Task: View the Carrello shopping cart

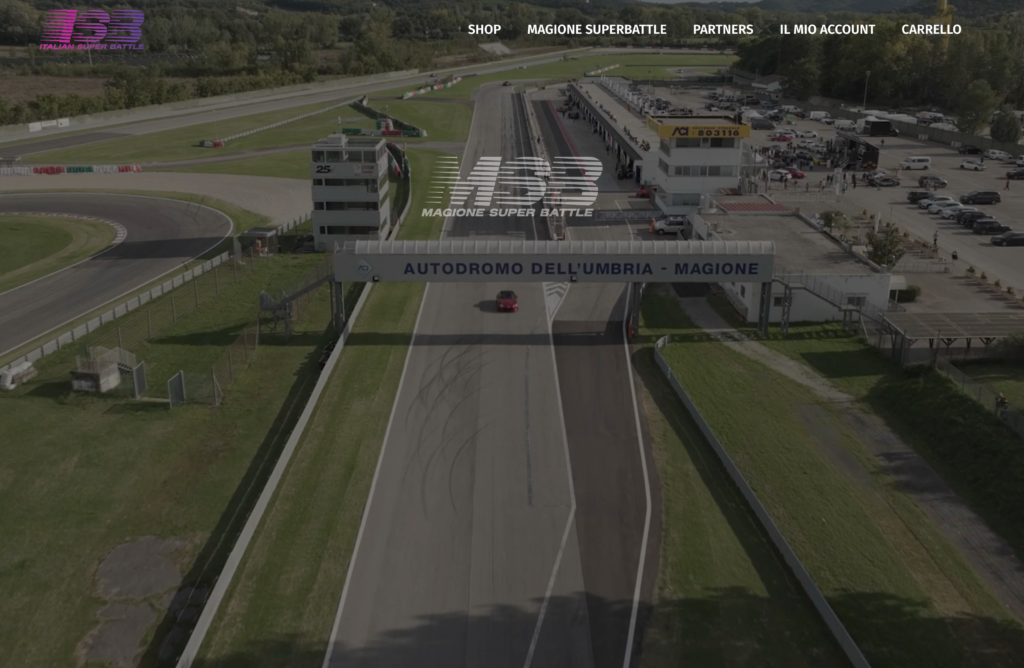Action: [931, 29]
